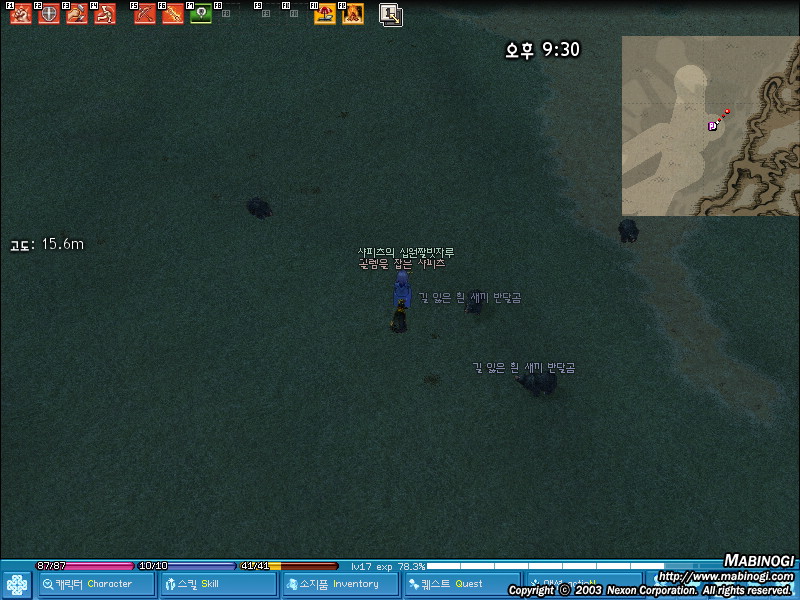
Task: Activate the green F7 hotkey icon
Action: click(x=201, y=15)
